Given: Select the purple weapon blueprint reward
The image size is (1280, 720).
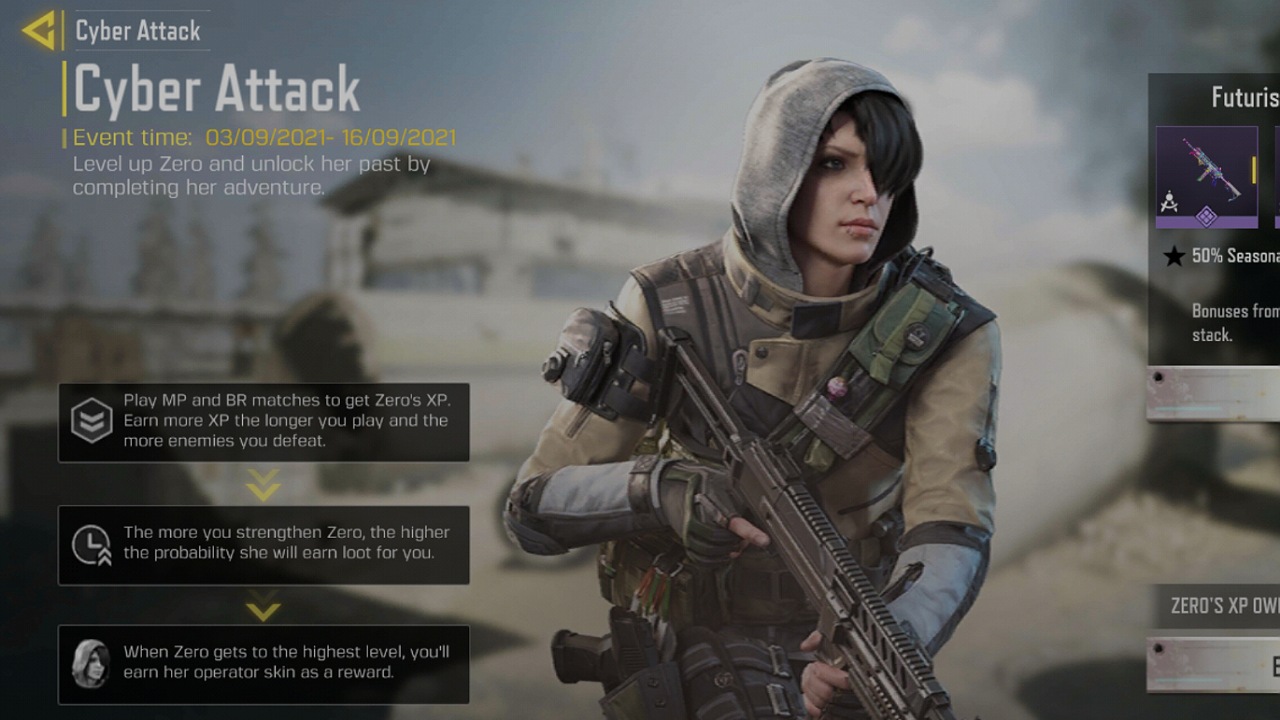Looking at the screenshot, I should tap(1206, 177).
